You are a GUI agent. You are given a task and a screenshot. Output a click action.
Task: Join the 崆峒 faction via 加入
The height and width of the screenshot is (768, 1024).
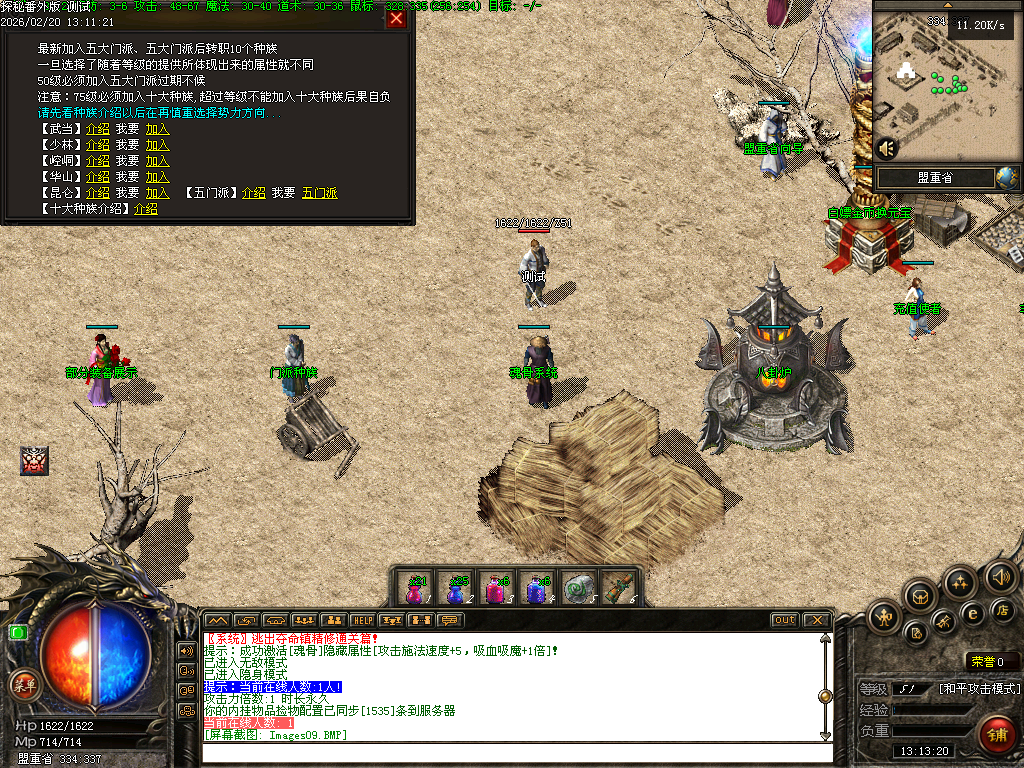coord(157,161)
